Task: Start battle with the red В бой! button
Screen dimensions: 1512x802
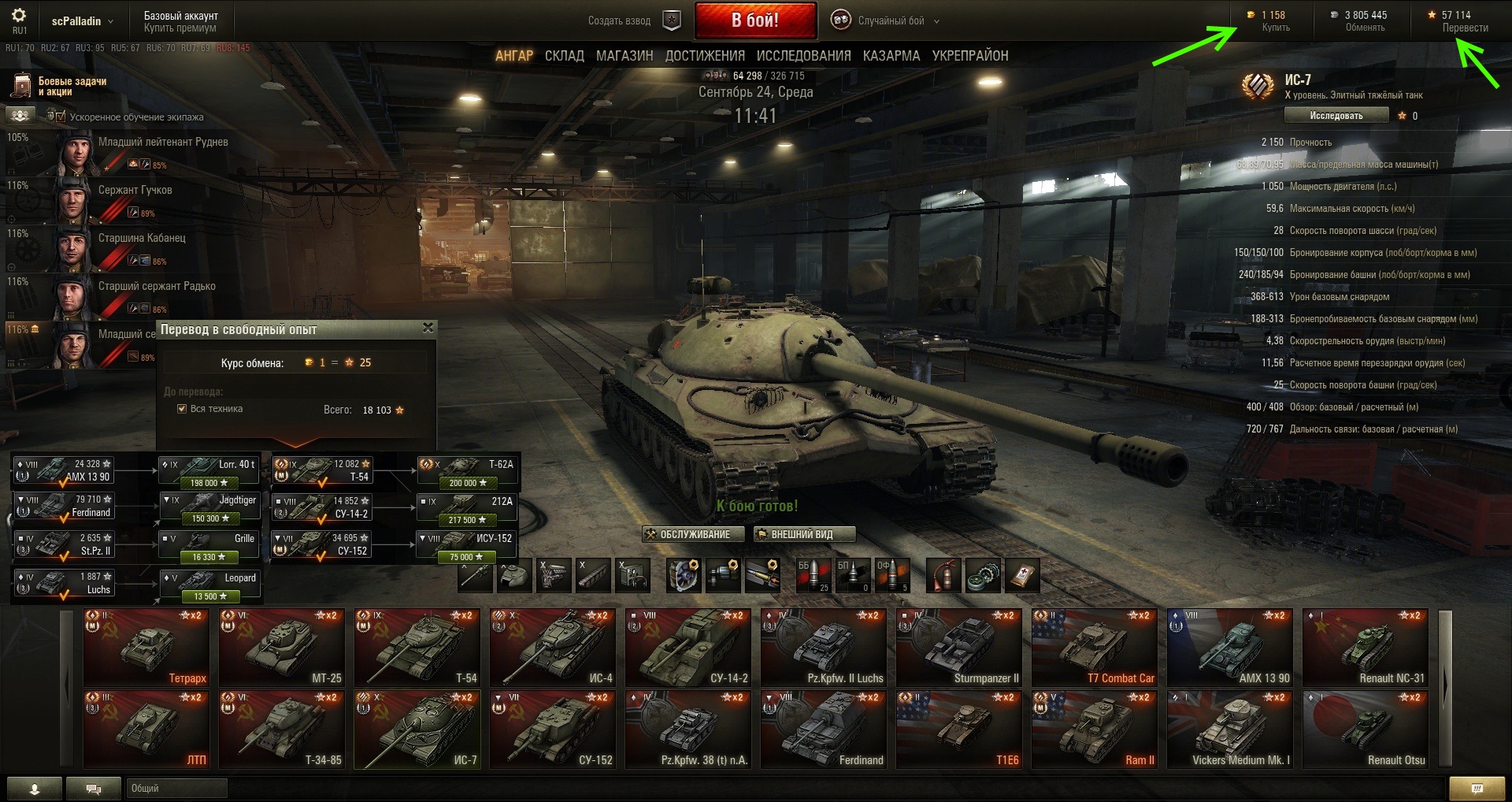Action: coord(754,20)
